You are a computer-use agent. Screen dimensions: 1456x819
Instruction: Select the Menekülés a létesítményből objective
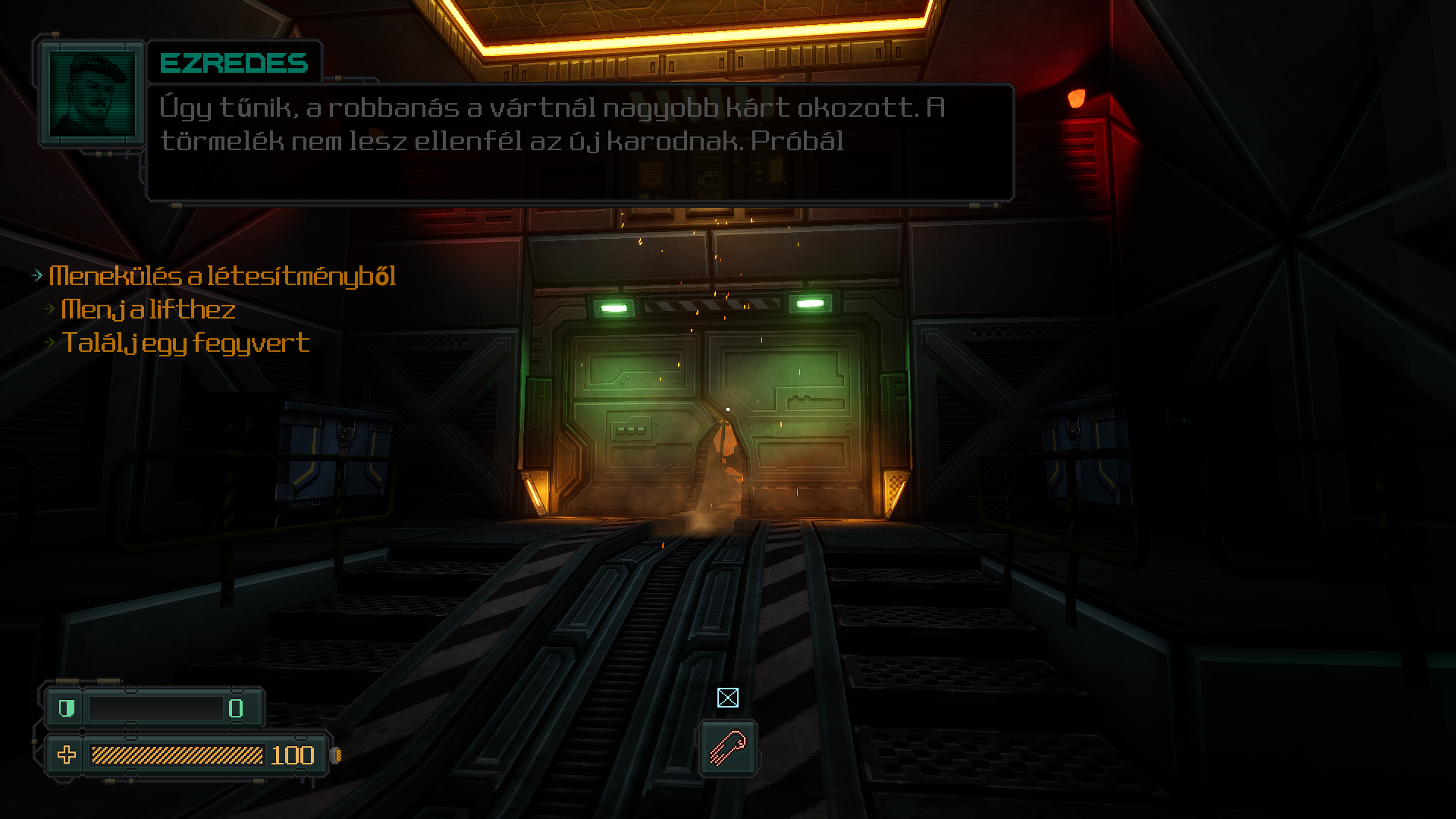click(221, 276)
